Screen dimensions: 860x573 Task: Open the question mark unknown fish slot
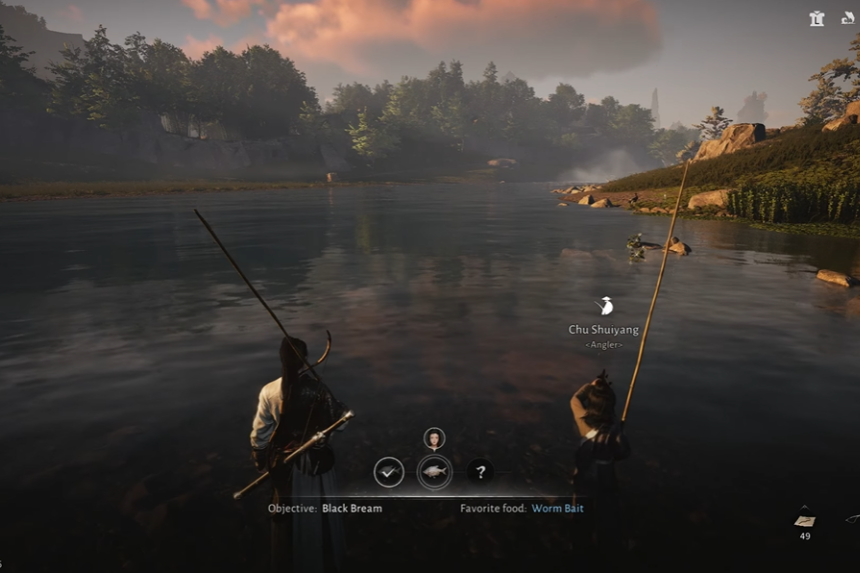point(480,472)
